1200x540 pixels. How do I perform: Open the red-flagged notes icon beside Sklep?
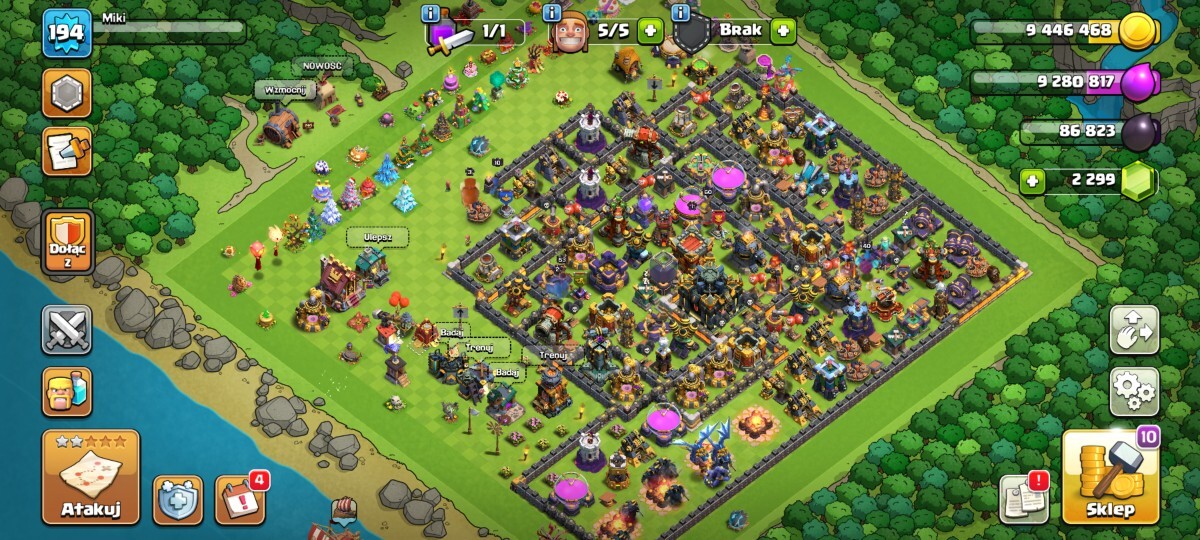(1024, 498)
